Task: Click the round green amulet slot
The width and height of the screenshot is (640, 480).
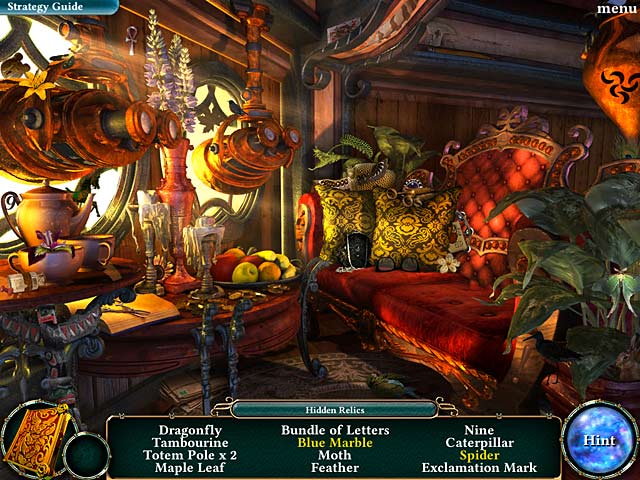Action: (x=86, y=455)
